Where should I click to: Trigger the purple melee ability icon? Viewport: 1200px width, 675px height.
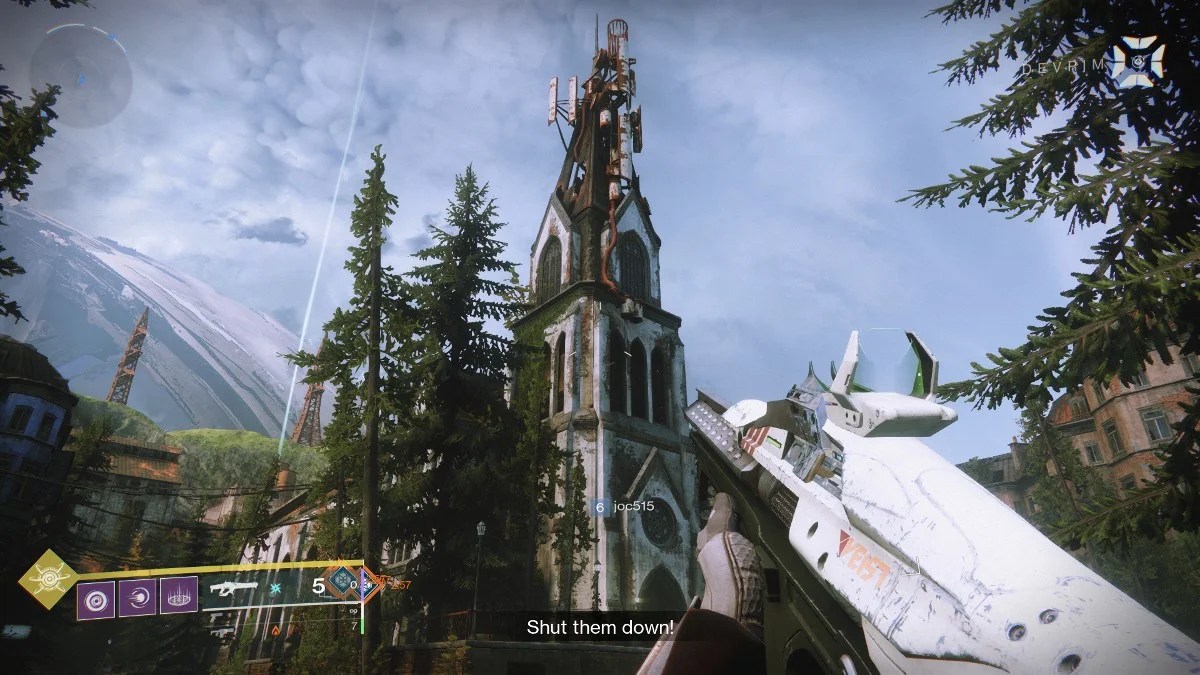(137, 600)
